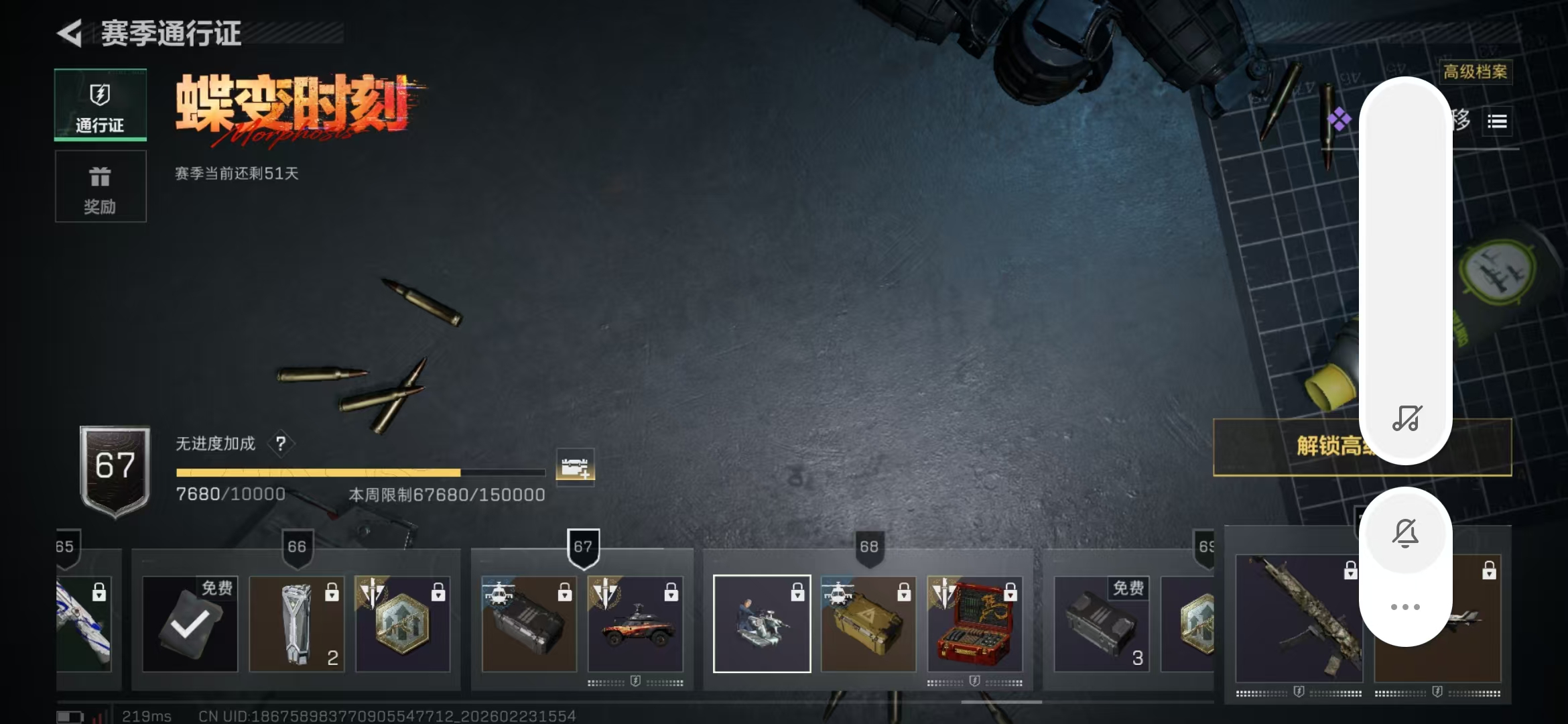Switch to the 通行证 tab
Image resolution: width=1568 pixels, height=724 pixels.
[101, 105]
